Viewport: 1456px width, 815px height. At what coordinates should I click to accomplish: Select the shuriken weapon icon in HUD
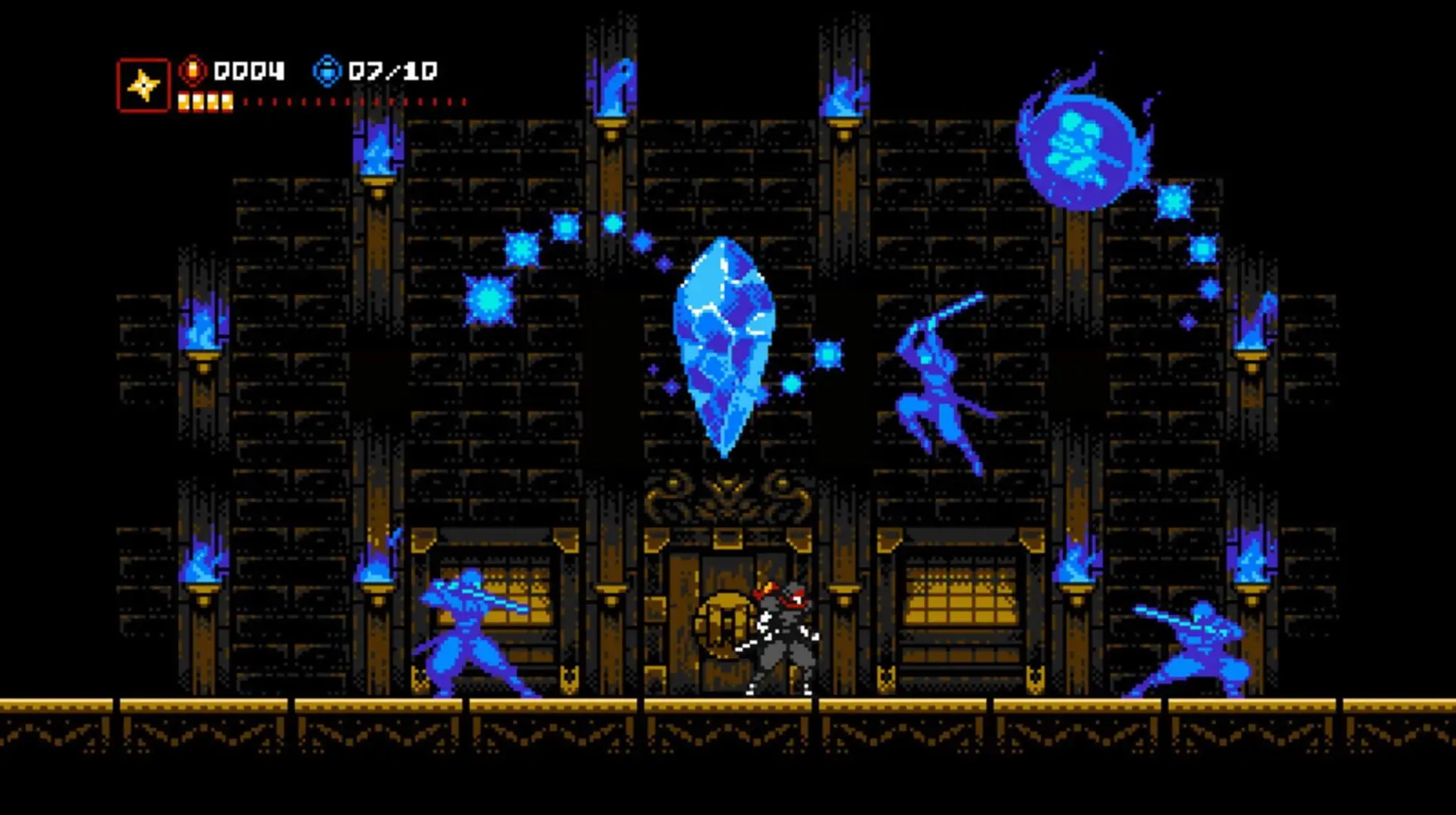click(x=145, y=83)
